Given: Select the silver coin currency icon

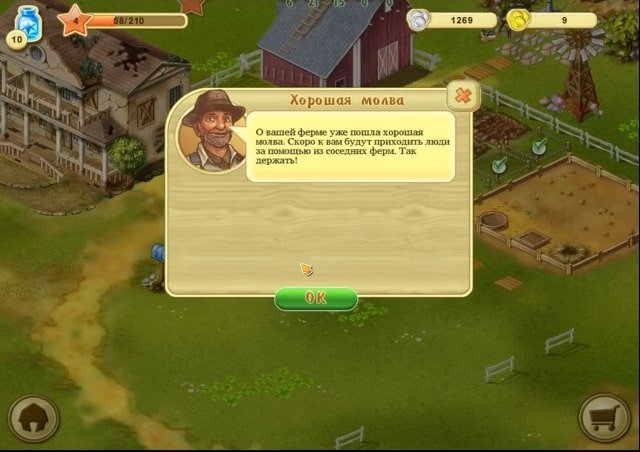Looking at the screenshot, I should click(418, 19).
